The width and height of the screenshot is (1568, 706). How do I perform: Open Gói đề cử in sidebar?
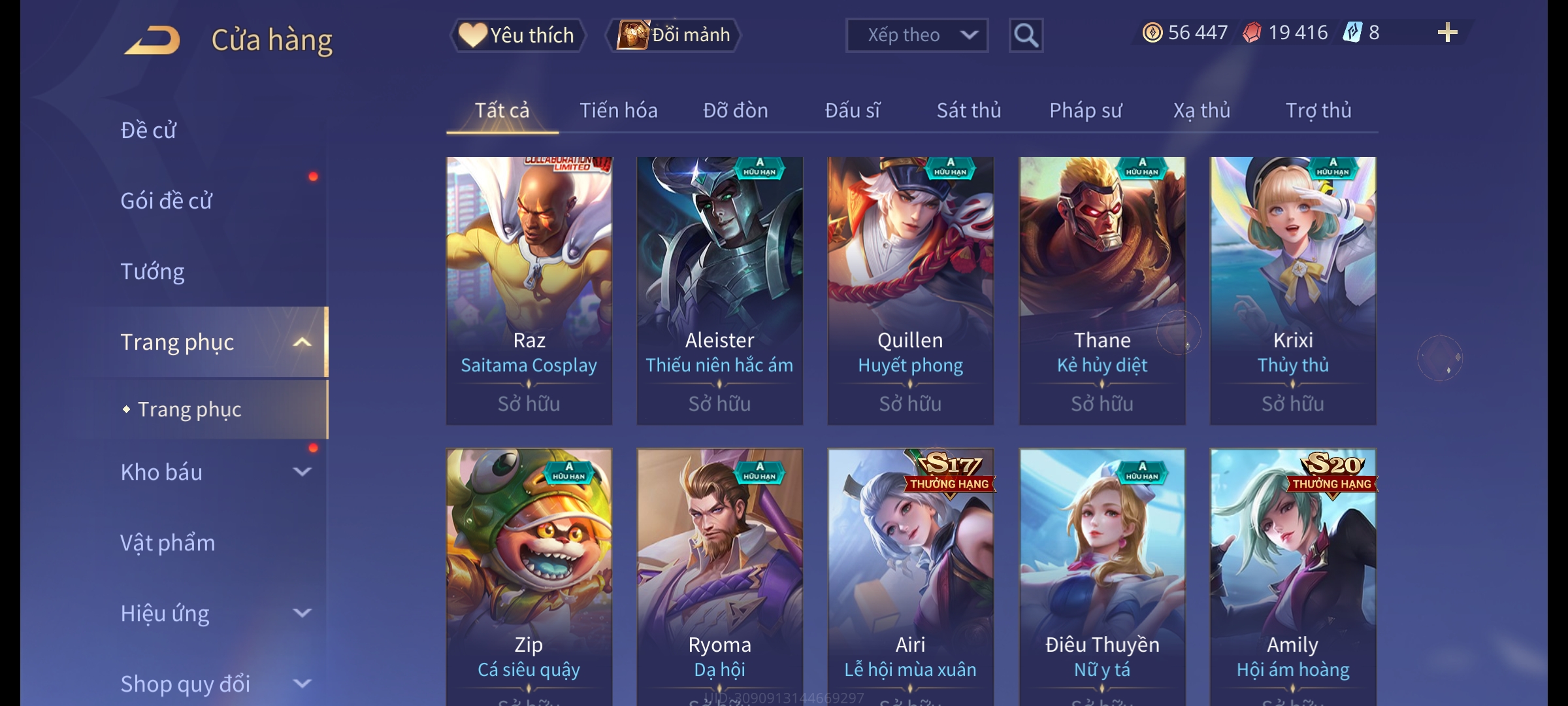167,201
